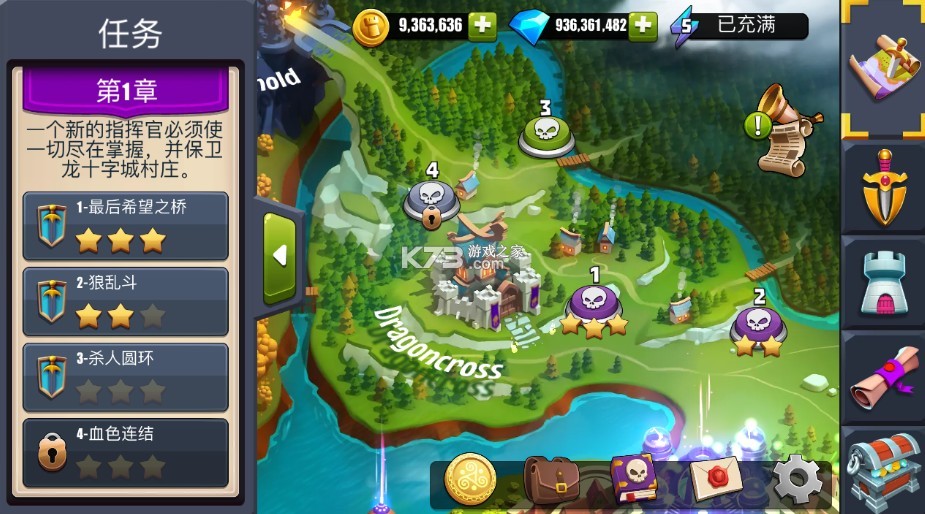Open the castle tower tab
Image resolution: width=925 pixels, height=514 pixels.
pos(883,283)
